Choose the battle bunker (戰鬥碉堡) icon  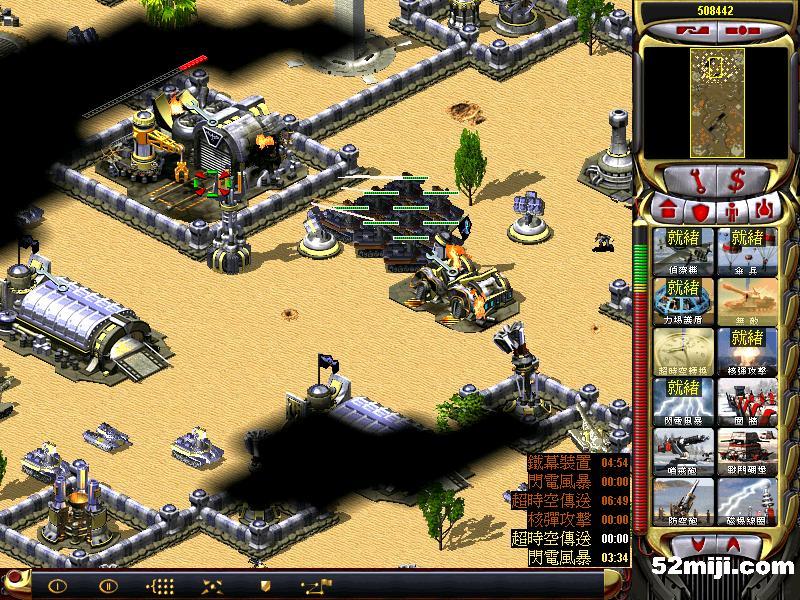[x=748, y=451]
